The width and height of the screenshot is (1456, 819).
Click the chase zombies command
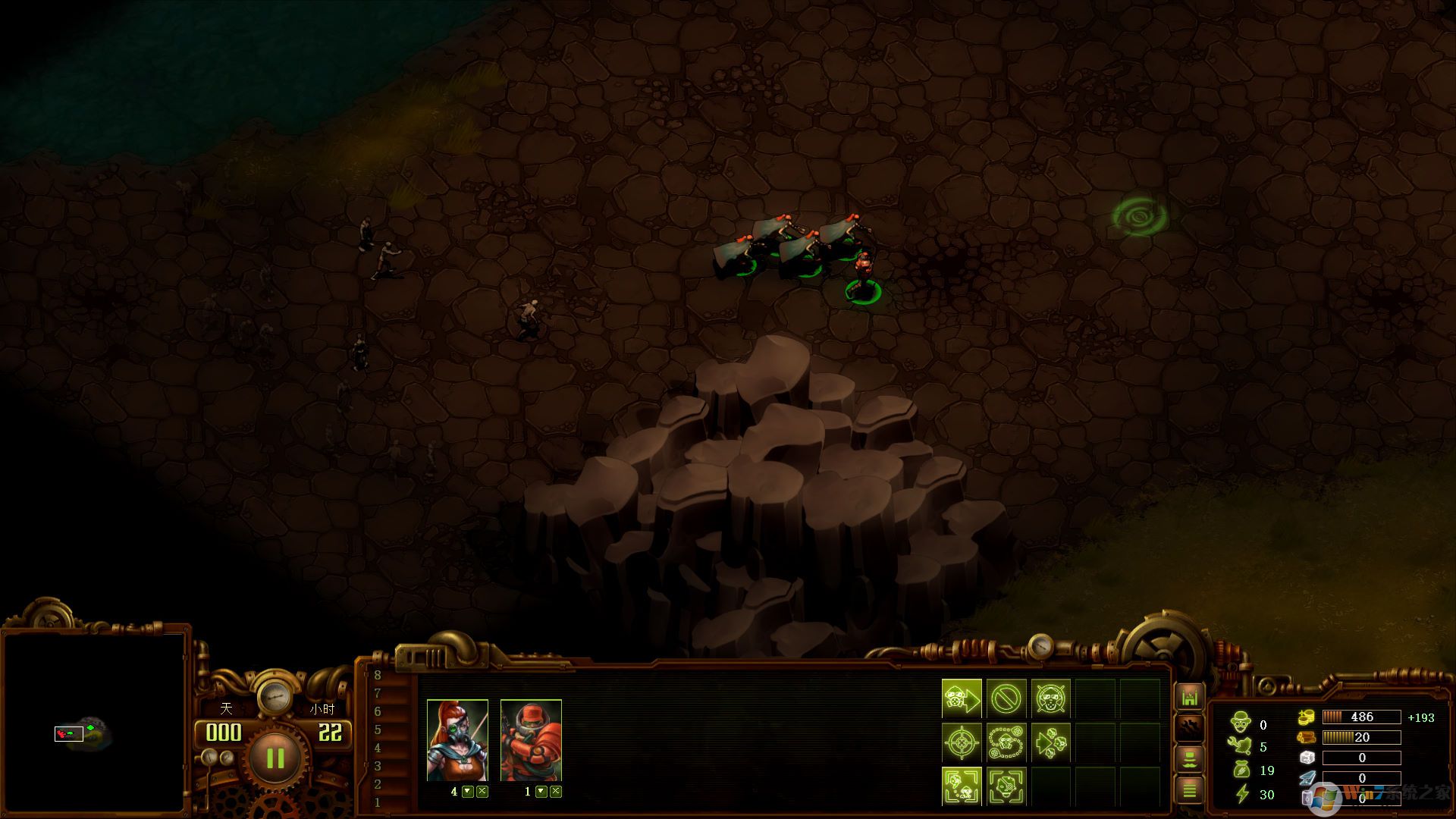coord(1050,742)
